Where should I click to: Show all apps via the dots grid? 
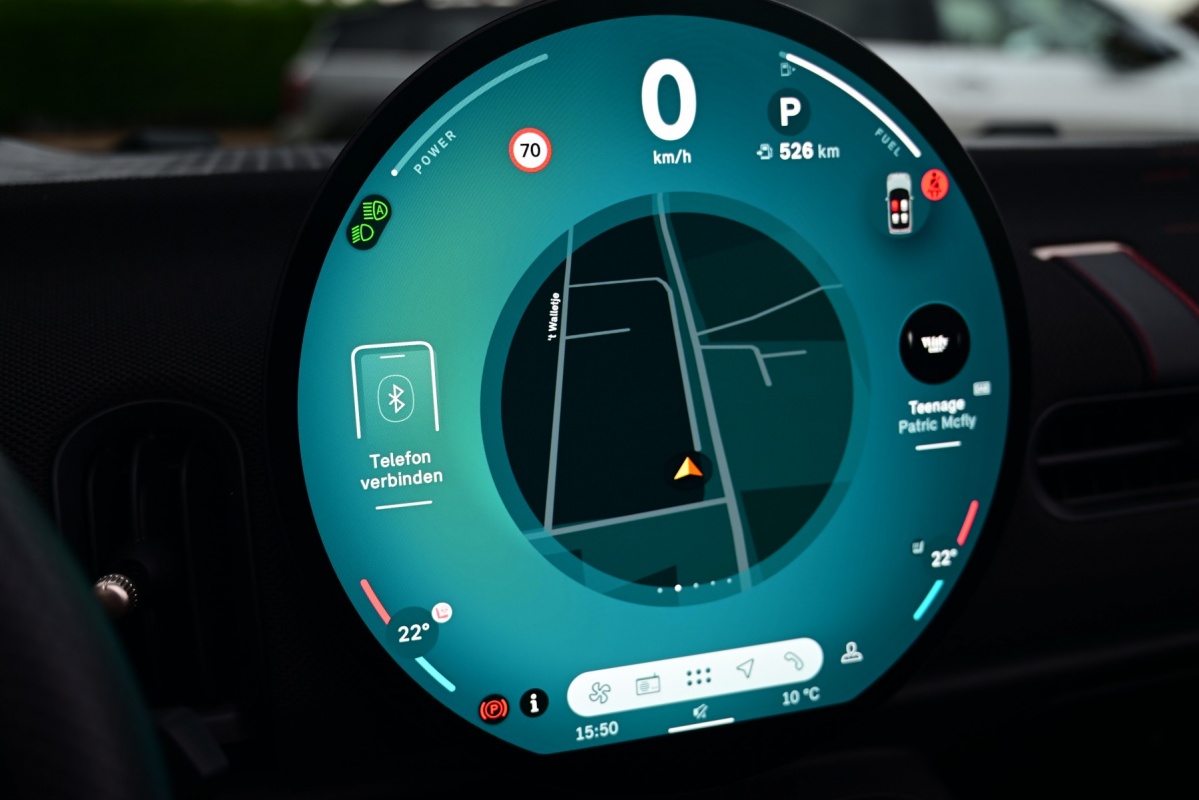coord(698,677)
